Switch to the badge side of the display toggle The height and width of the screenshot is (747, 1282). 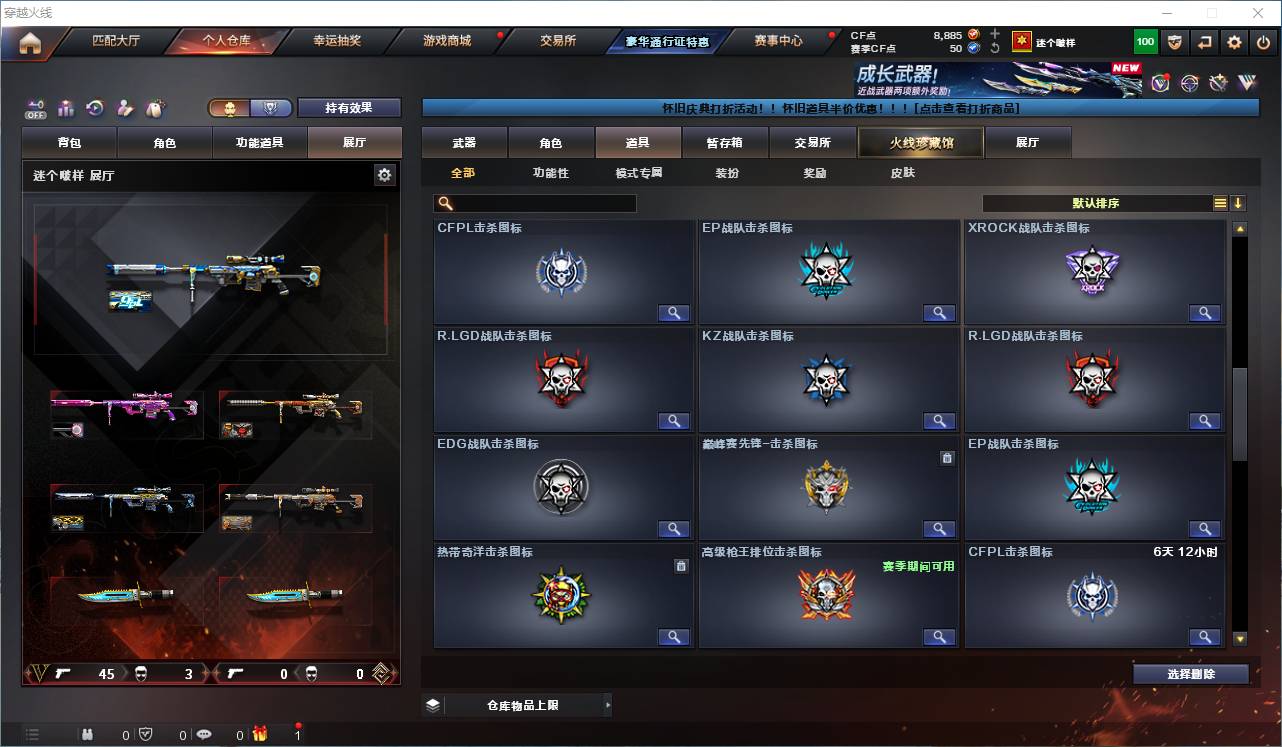[x=269, y=106]
